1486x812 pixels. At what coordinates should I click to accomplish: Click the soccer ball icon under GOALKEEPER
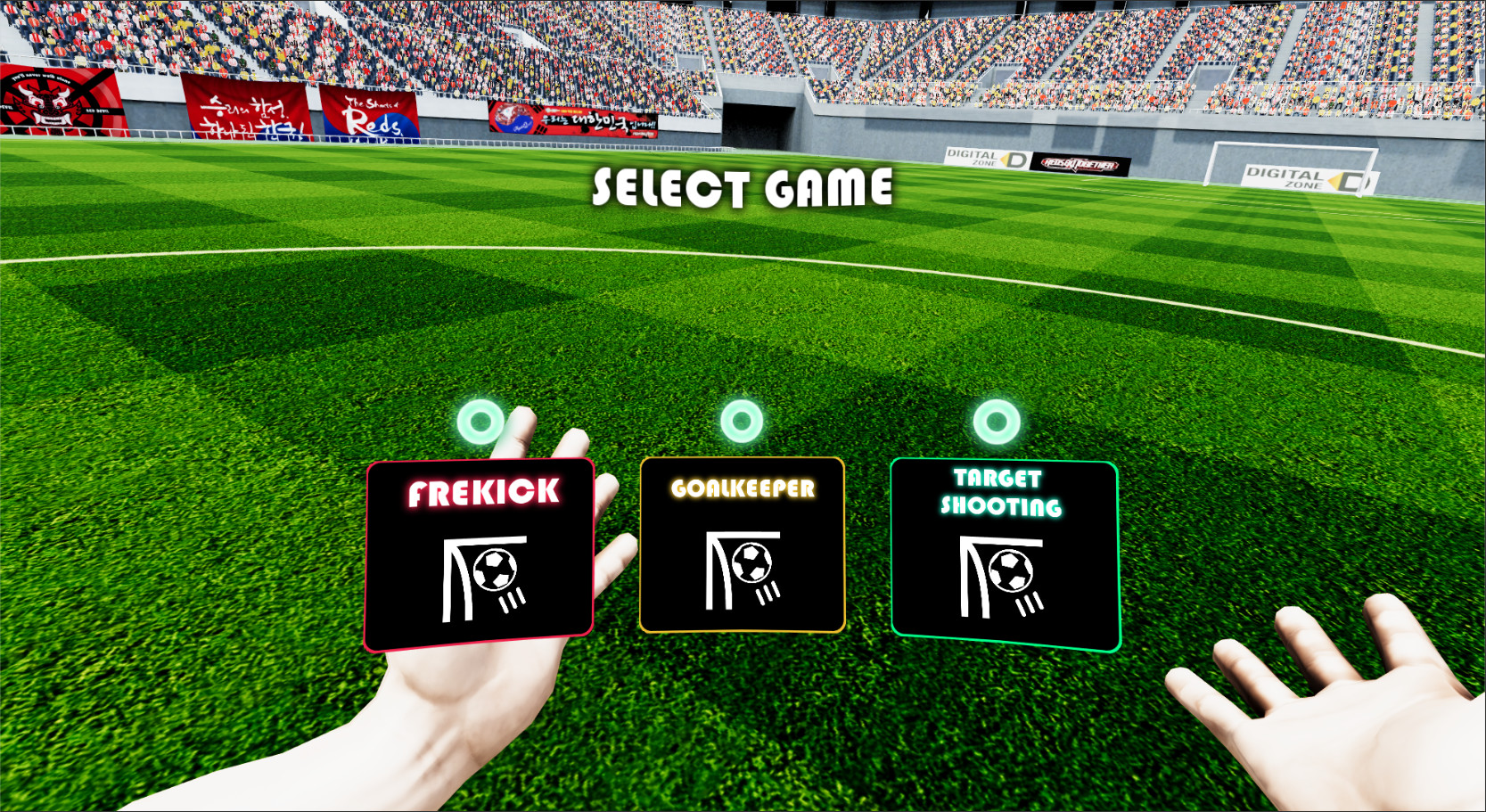click(x=753, y=562)
